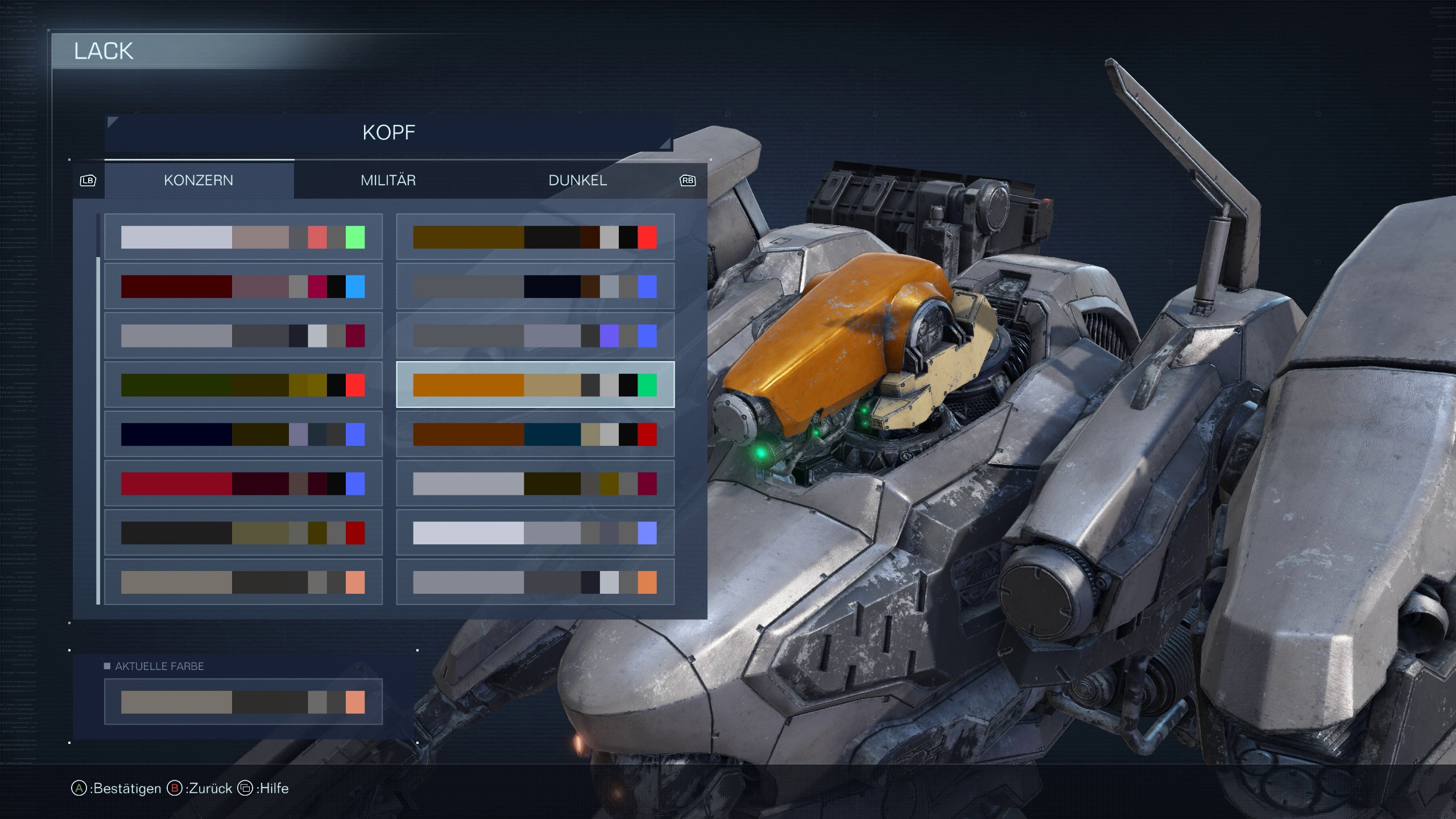This screenshot has width=1456, height=819.
Task: Pick the grey preset with two purple-blue accents
Action: click(535, 336)
